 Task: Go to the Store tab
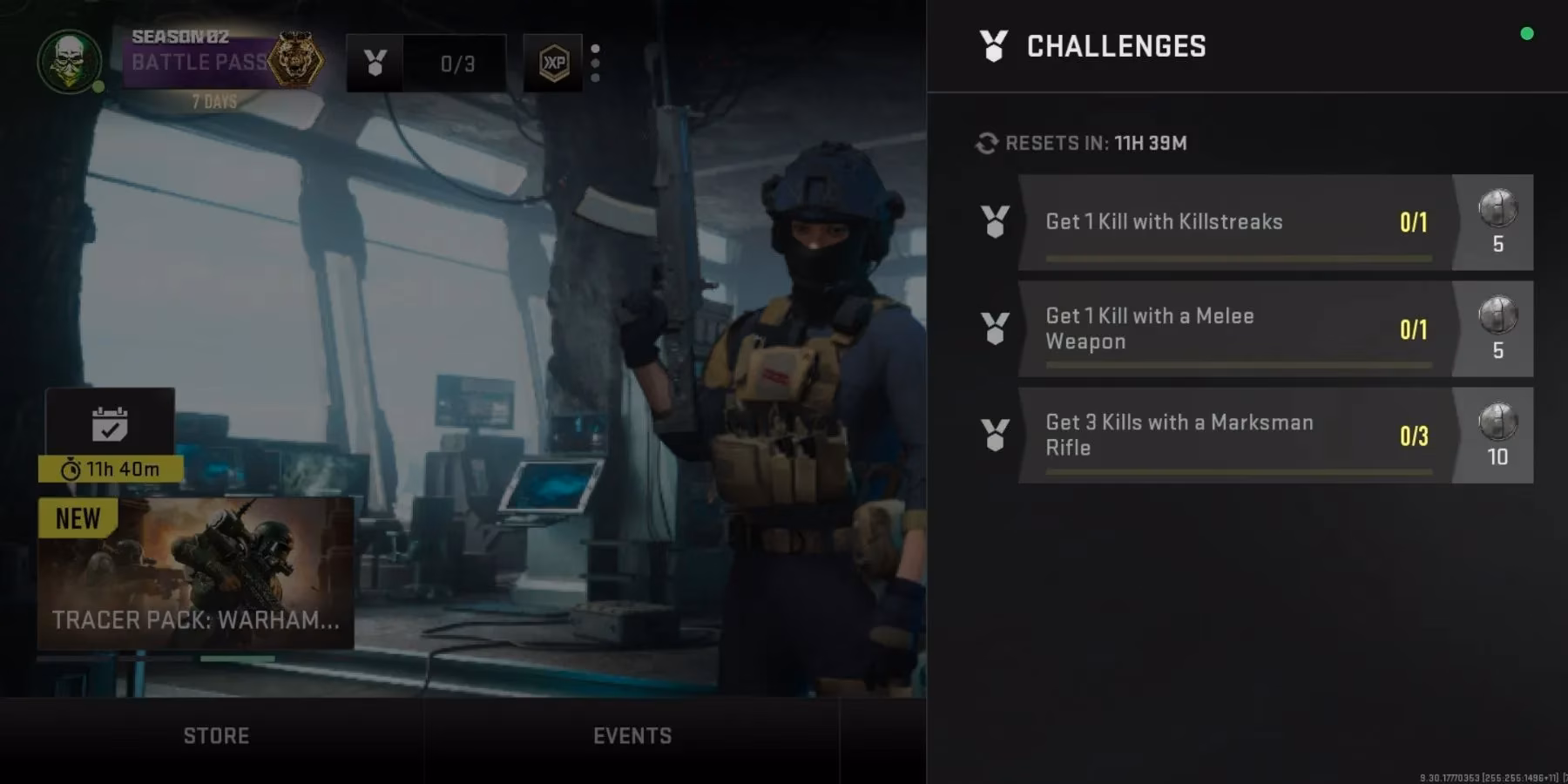pyautogui.click(x=216, y=736)
